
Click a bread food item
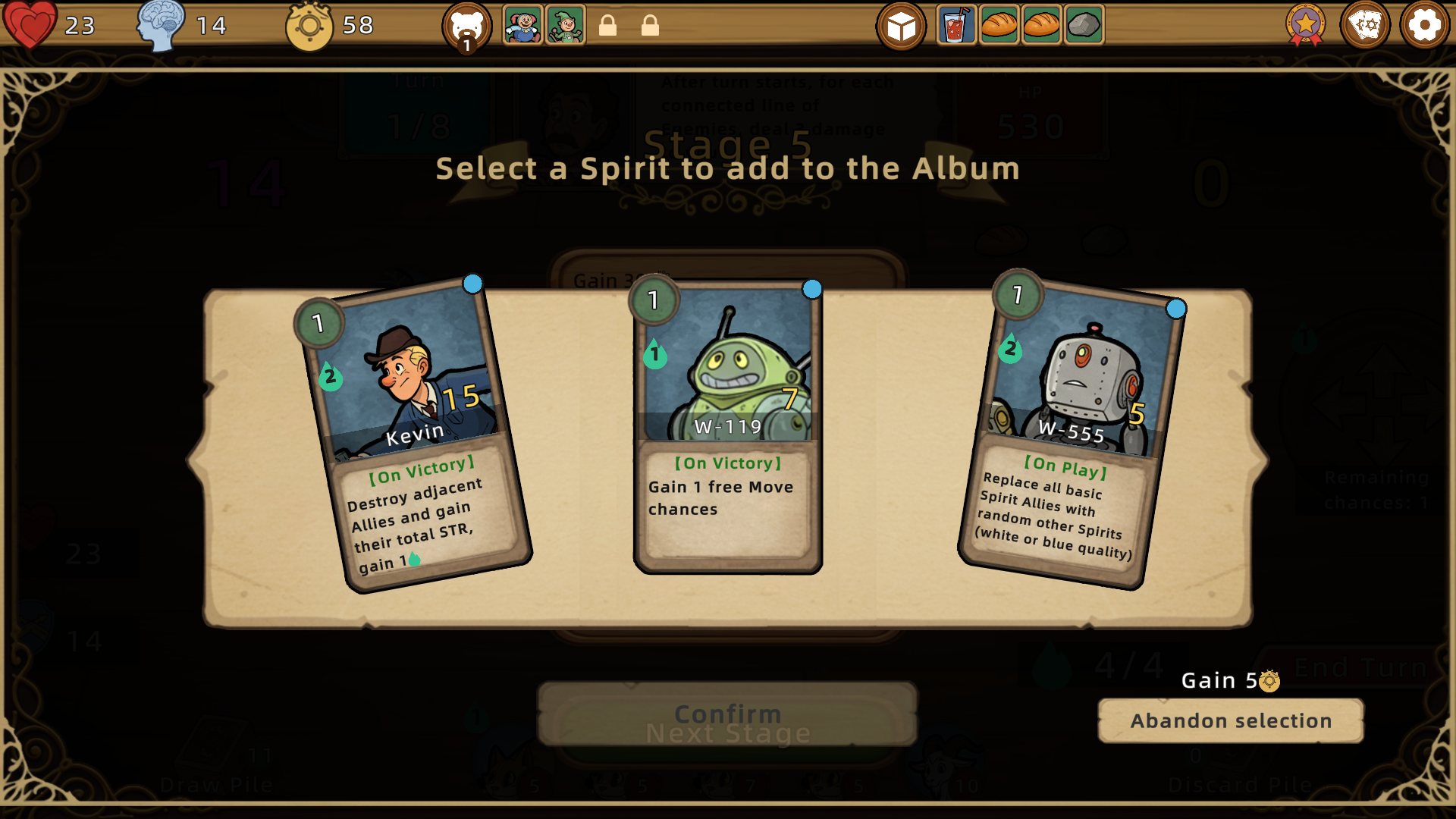999,25
